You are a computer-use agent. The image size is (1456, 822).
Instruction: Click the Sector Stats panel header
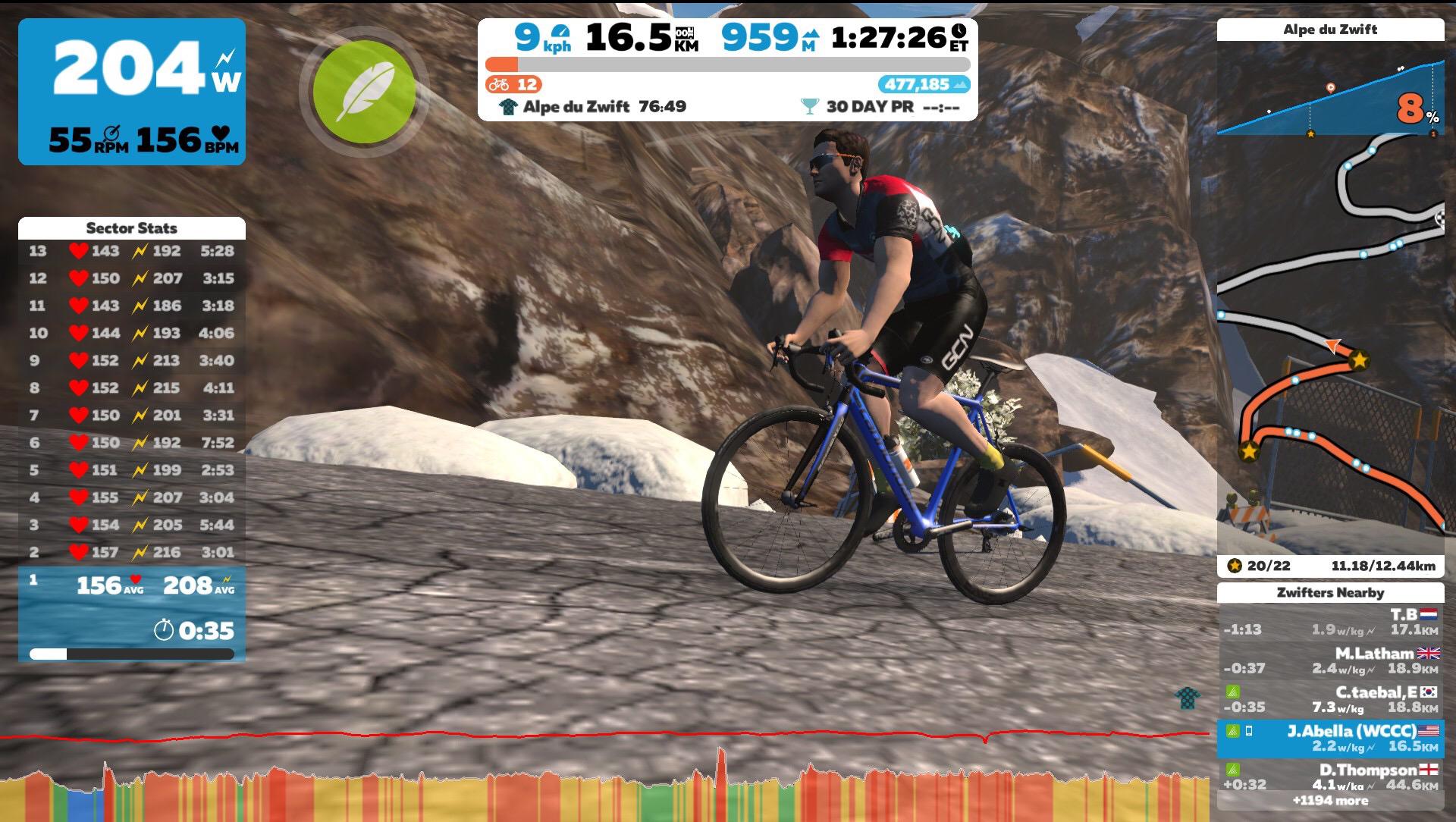point(133,228)
